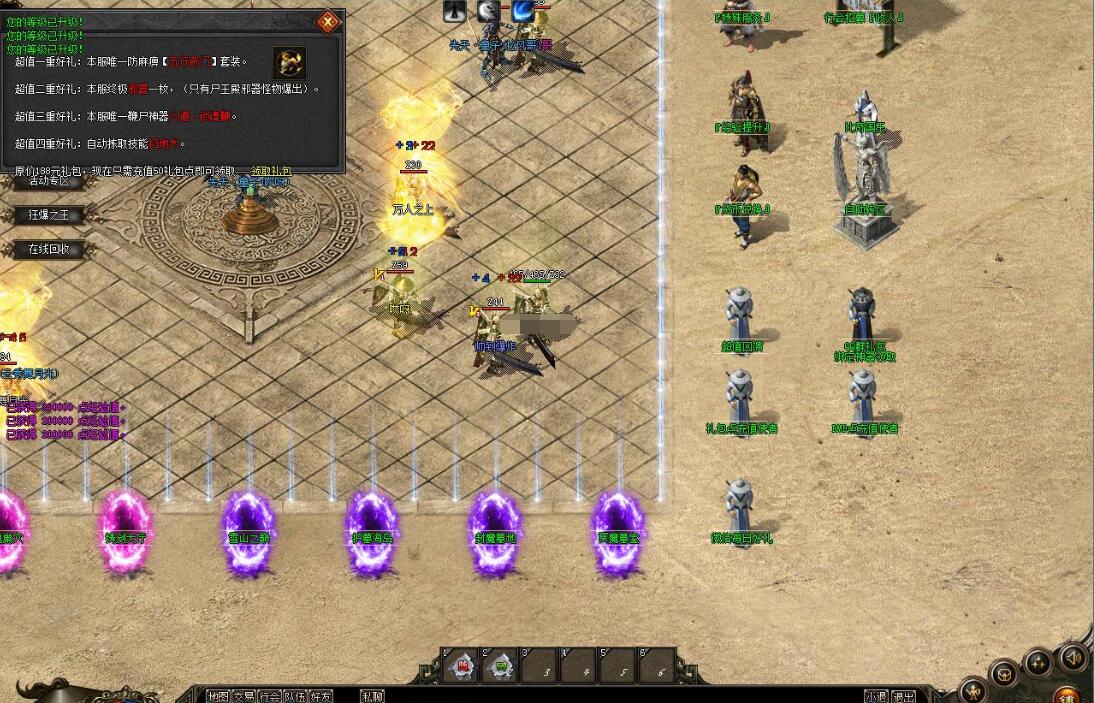Toggle the round speaker sound button

click(1073, 657)
